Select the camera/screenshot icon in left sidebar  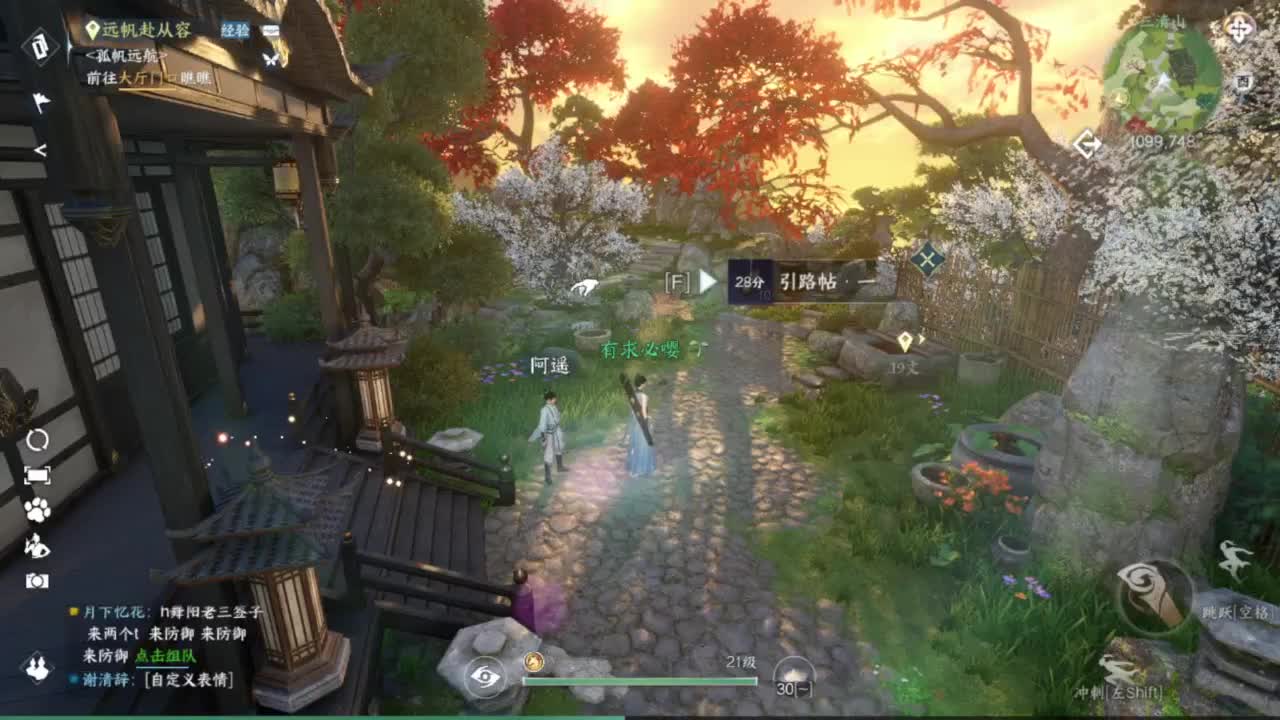(x=36, y=577)
